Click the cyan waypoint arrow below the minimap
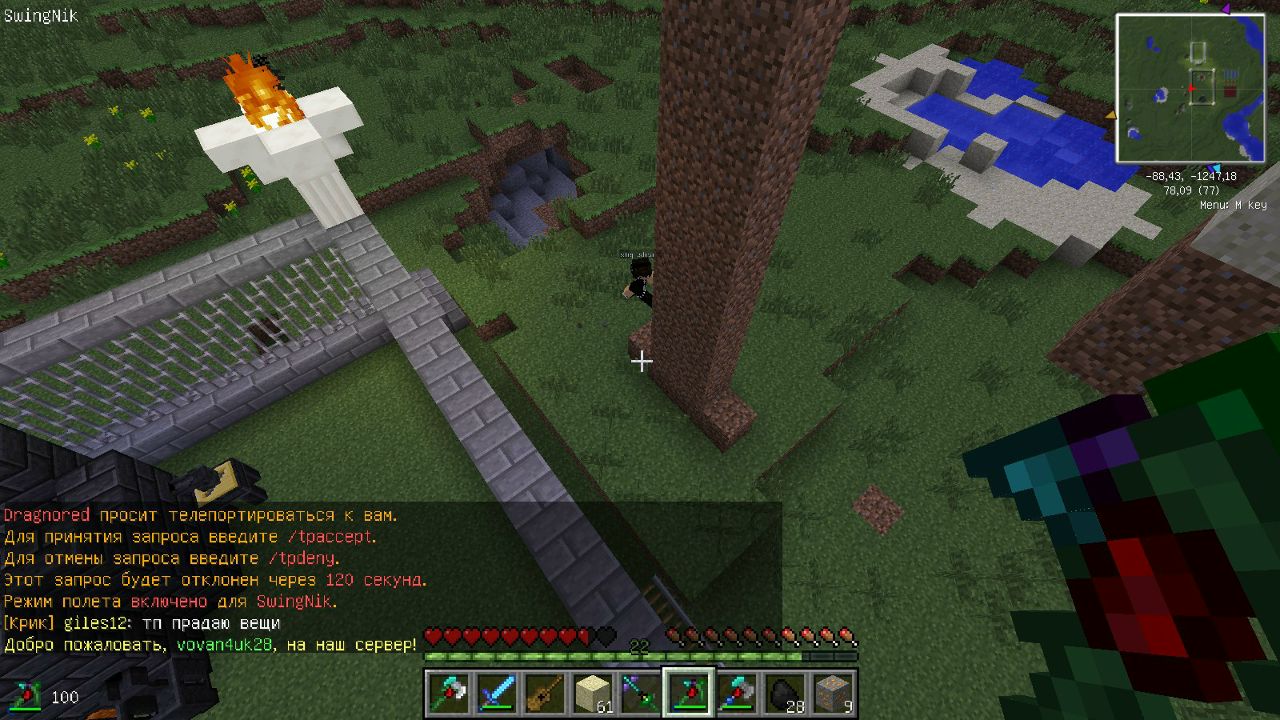Image resolution: width=1280 pixels, height=720 pixels. [x=1214, y=168]
